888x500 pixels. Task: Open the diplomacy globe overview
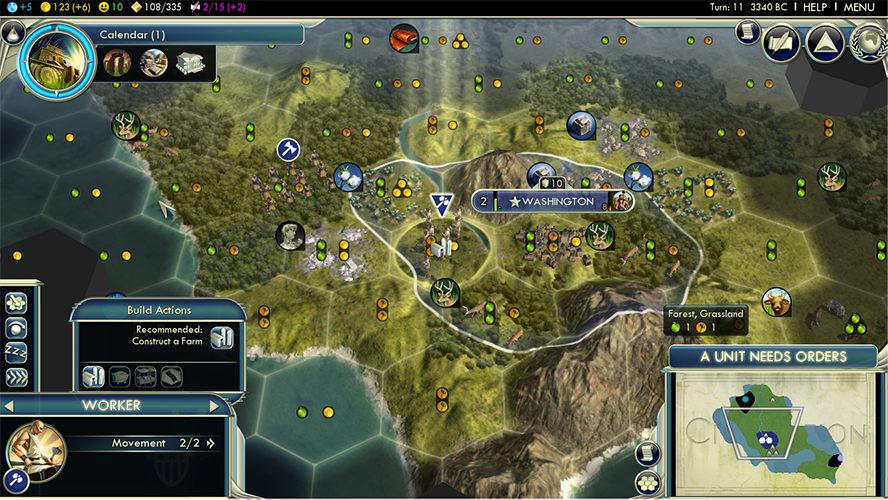[868, 43]
